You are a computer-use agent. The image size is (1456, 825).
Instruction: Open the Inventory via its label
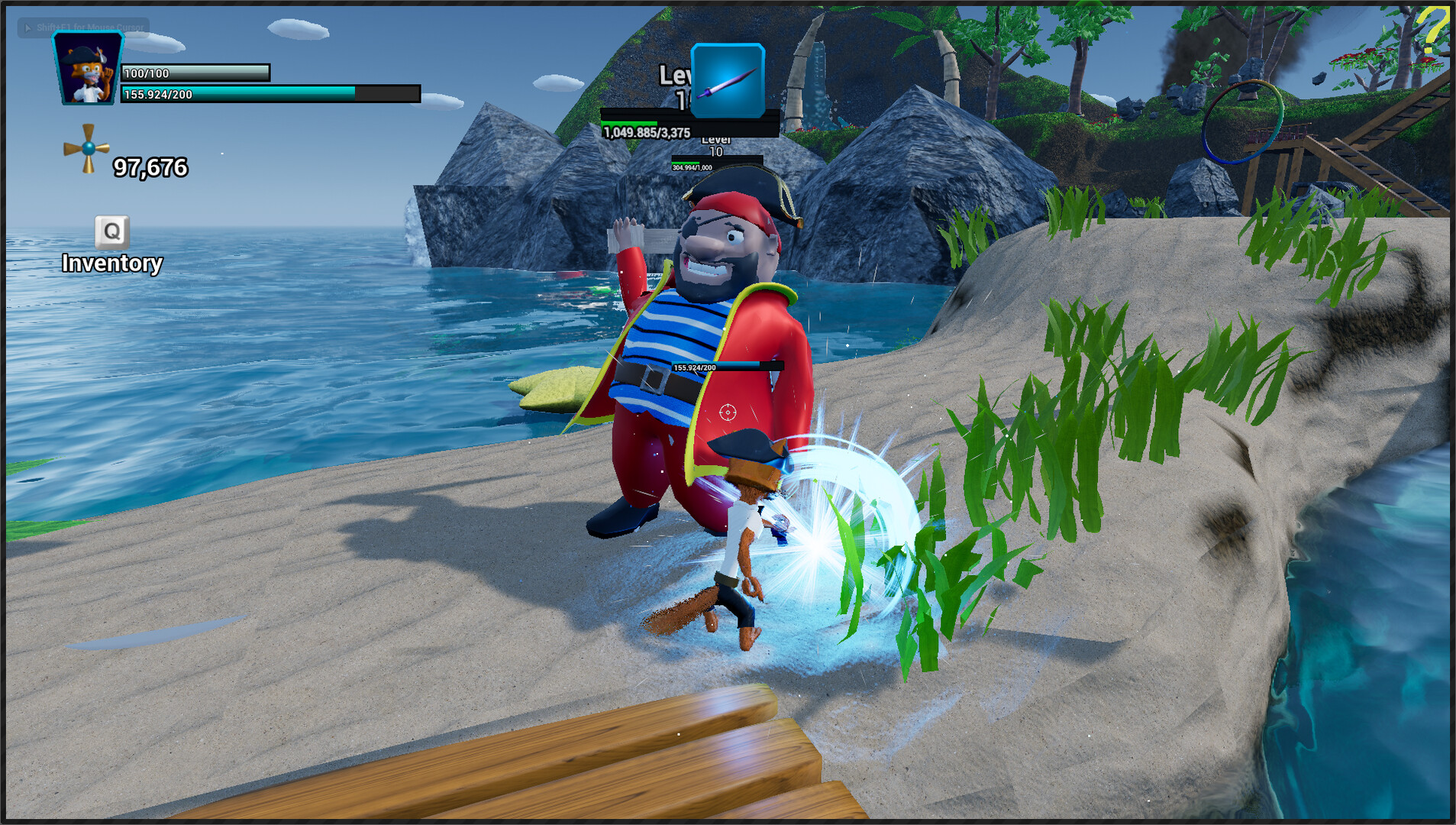pos(111,264)
